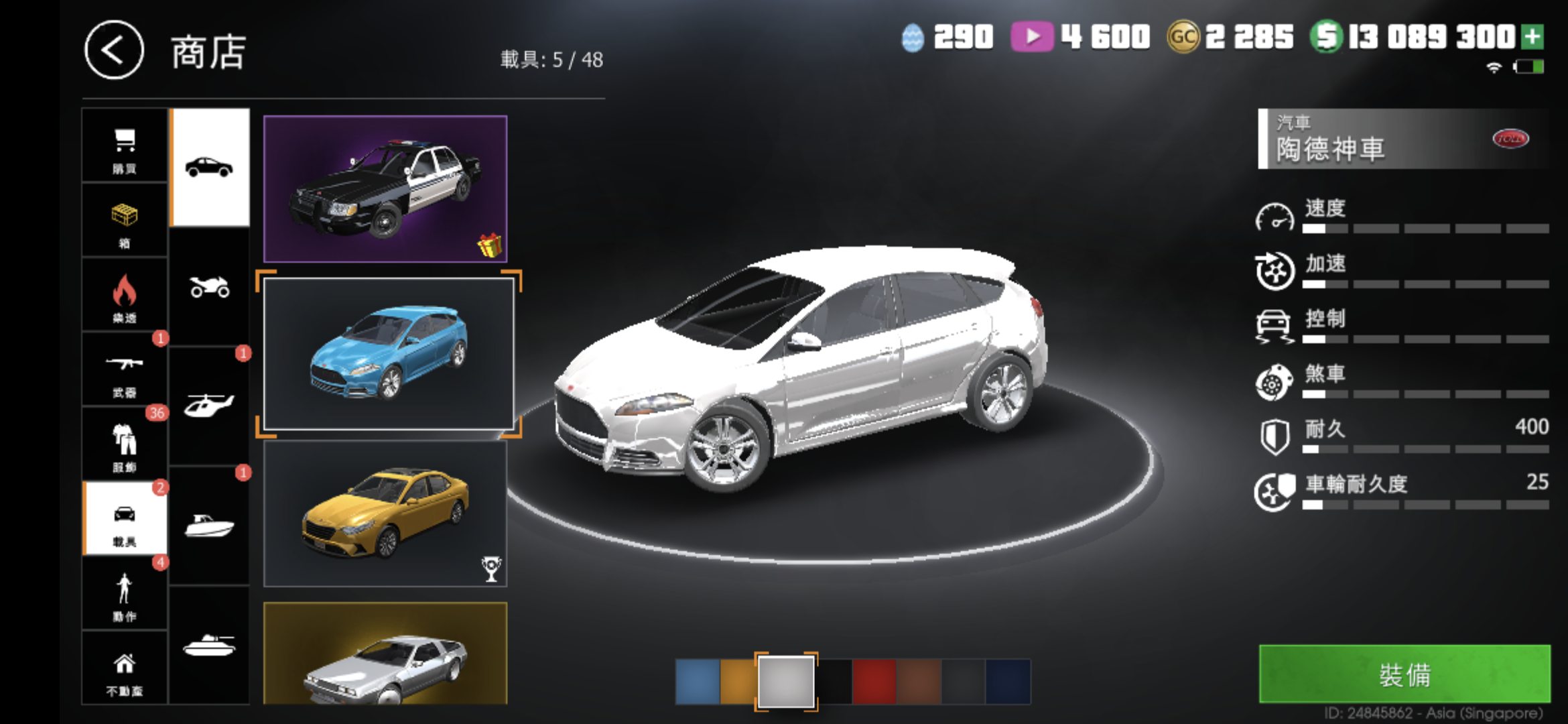Image resolution: width=1568 pixels, height=724 pixels.
Task: Show the cars vehicle subcategory
Action: 209,168
